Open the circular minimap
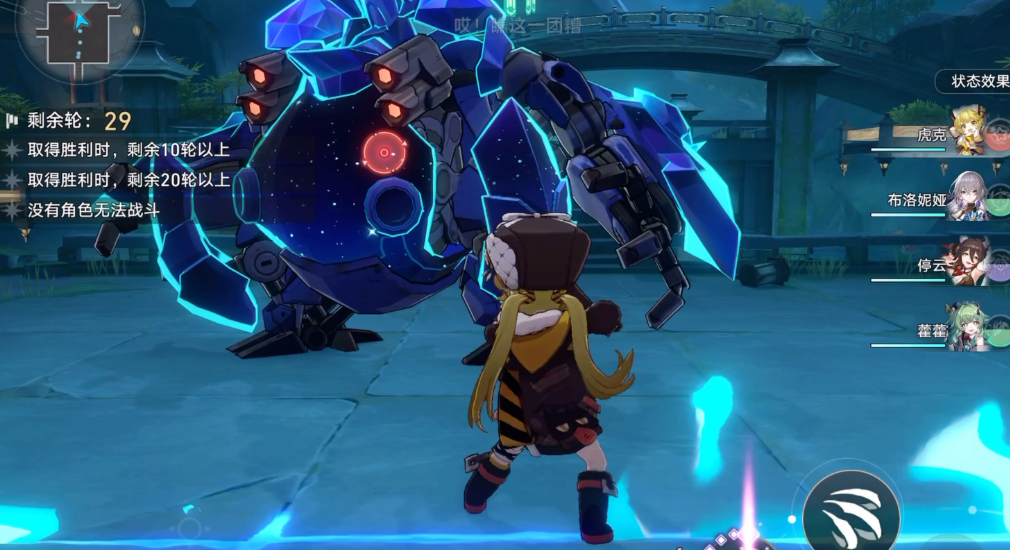 (78, 31)
